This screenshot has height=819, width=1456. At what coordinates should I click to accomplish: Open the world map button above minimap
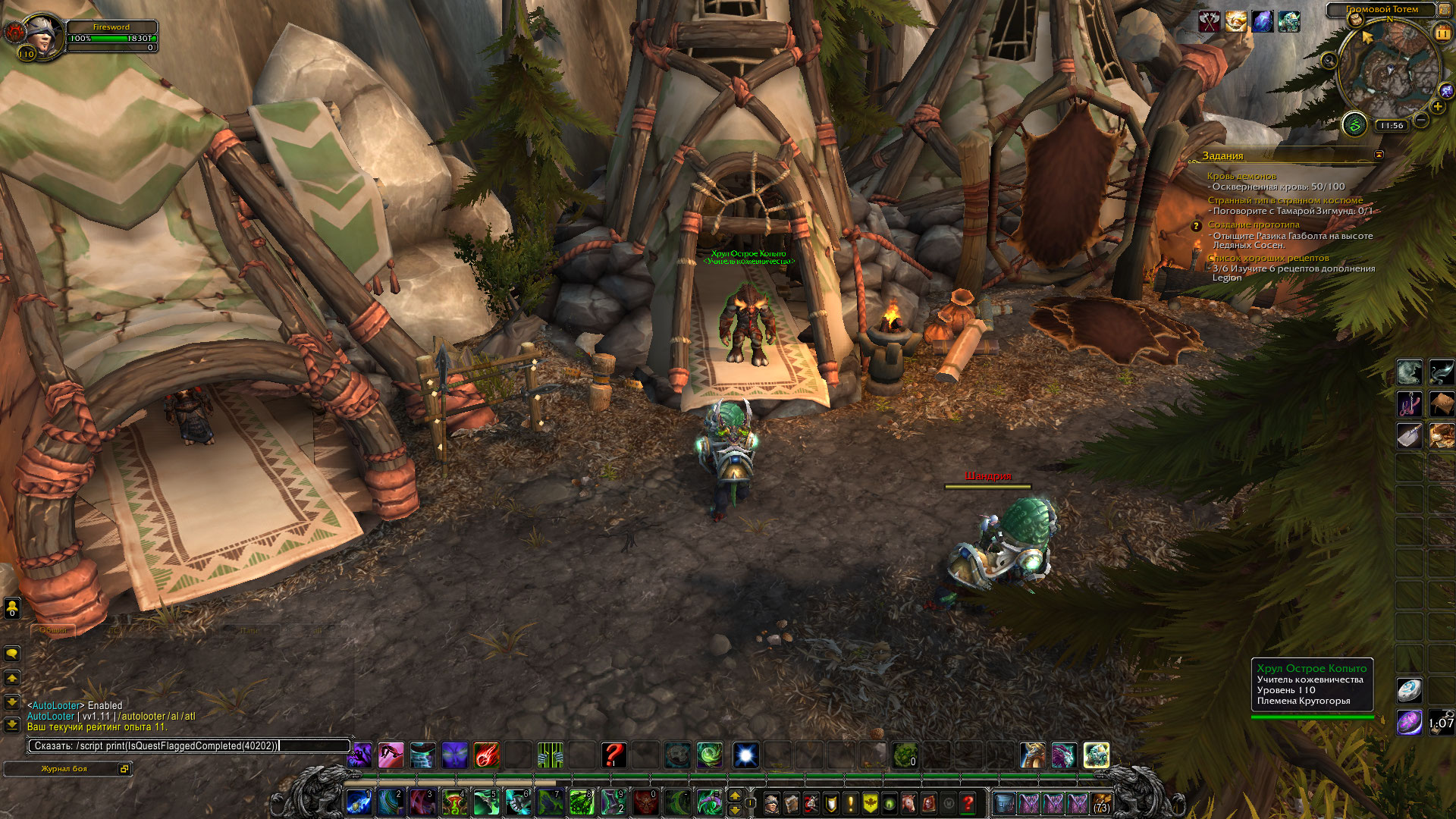(x=1355, y=20)
